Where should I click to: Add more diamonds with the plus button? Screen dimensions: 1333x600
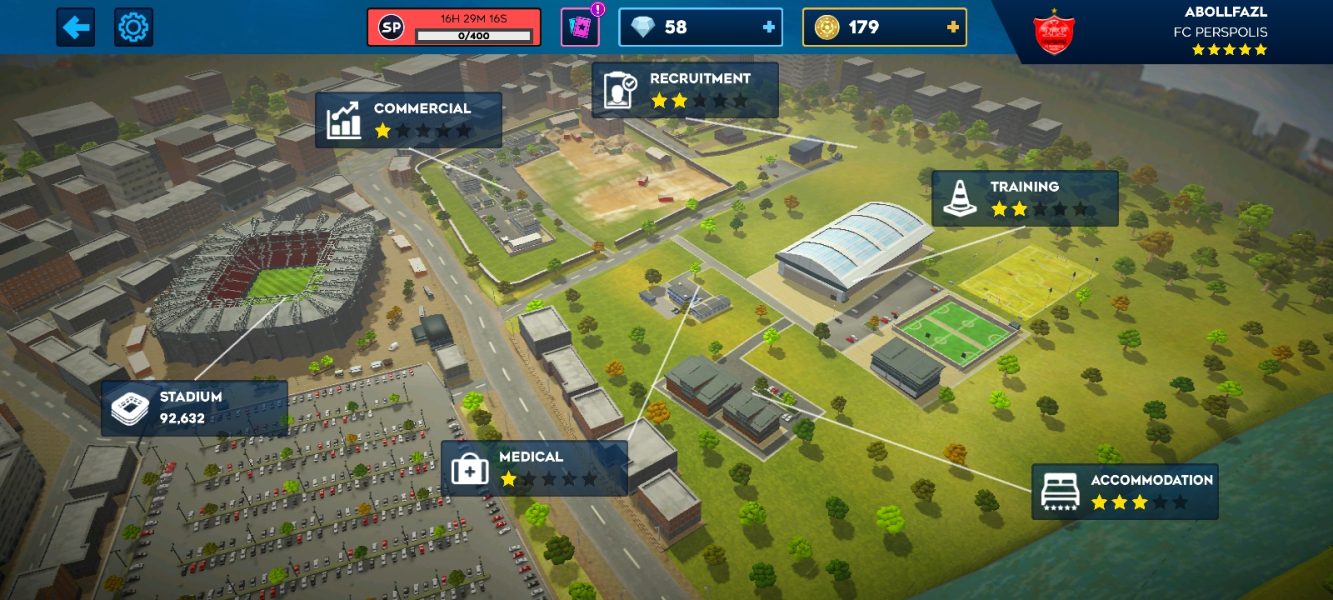(769, 27)
